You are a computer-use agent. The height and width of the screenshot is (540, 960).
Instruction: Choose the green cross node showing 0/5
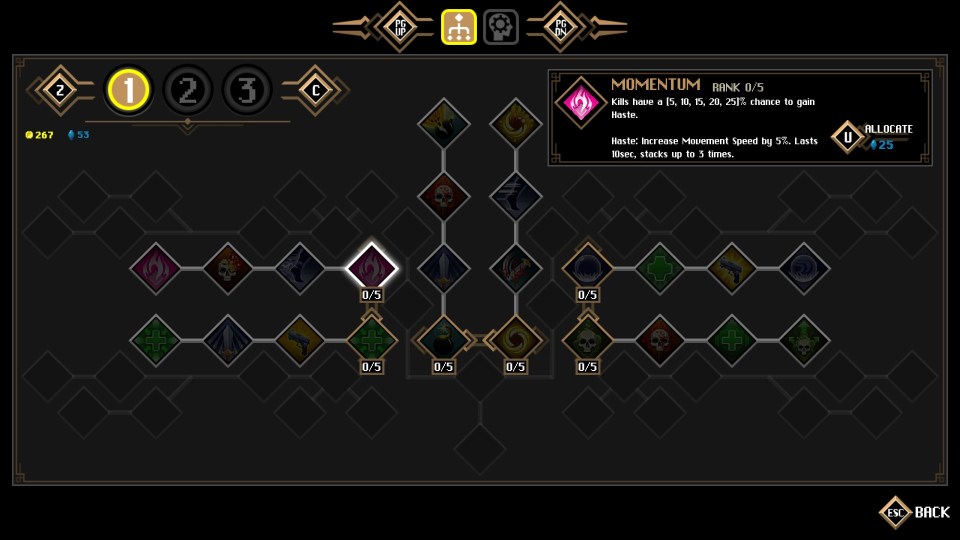coord(372,340)
